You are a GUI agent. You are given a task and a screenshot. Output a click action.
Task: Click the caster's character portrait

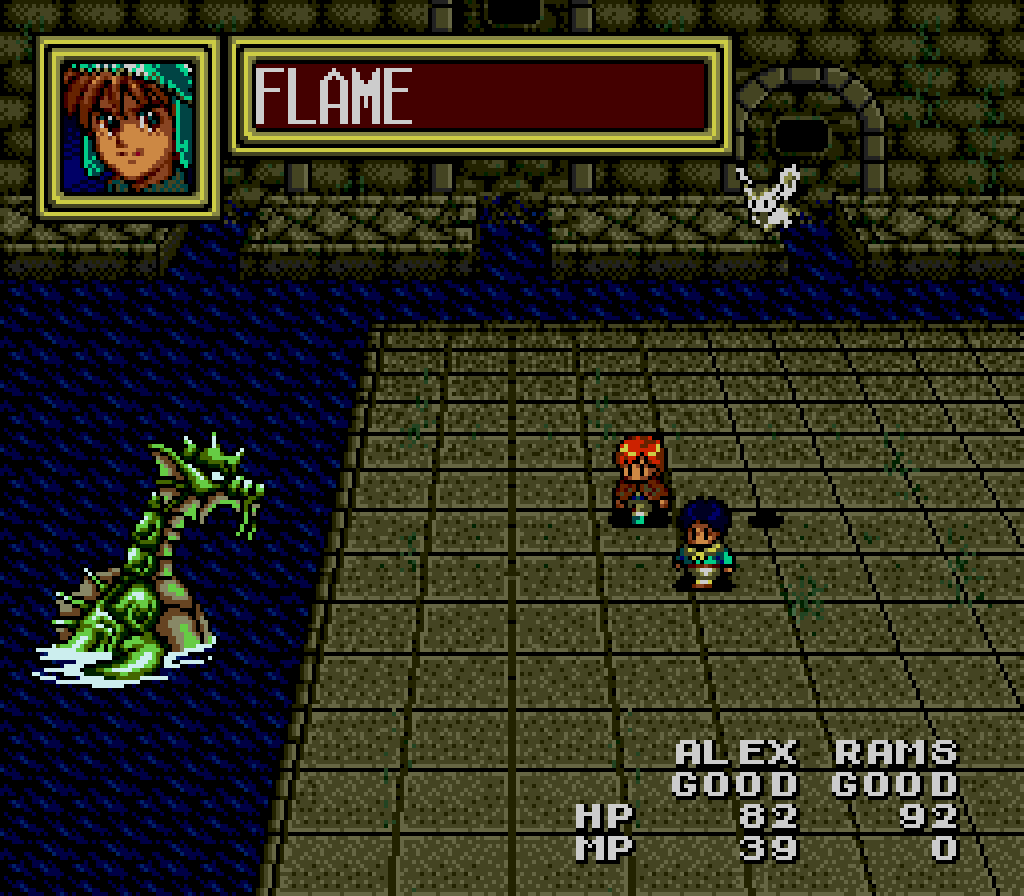tap(128, 127)
